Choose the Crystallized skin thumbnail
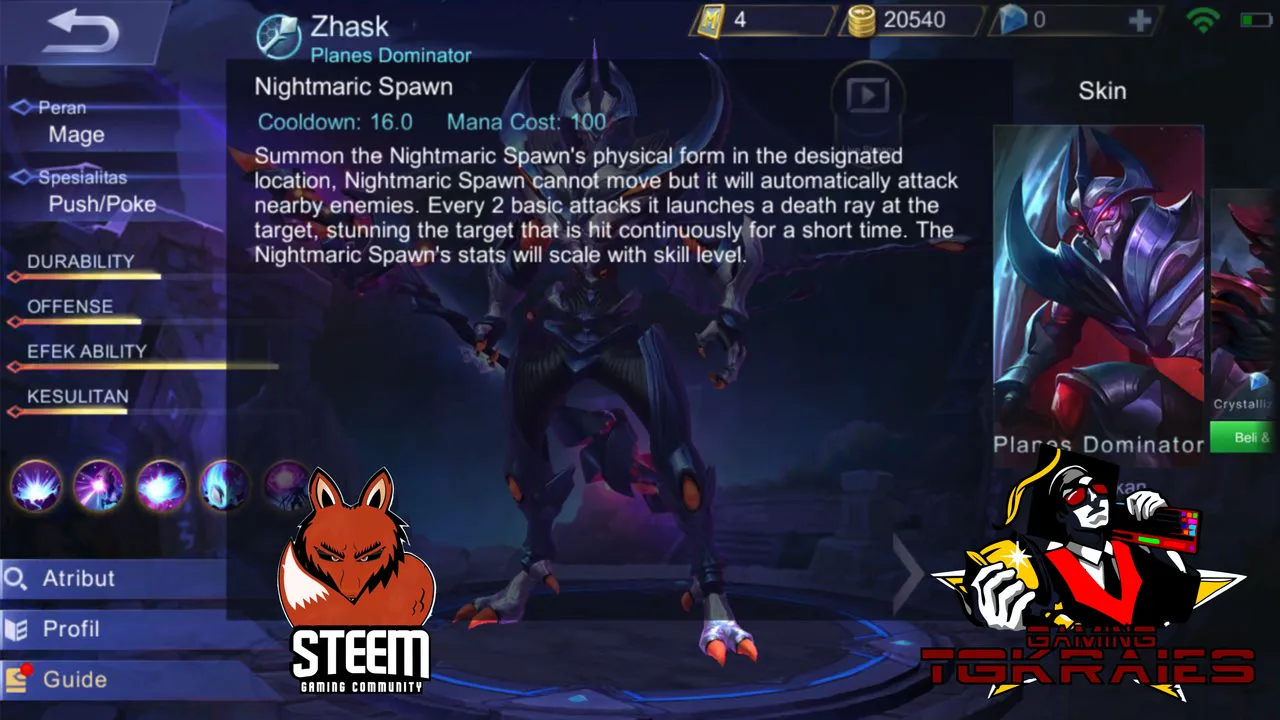1280x720 pixels. [x=1246, y=300]
